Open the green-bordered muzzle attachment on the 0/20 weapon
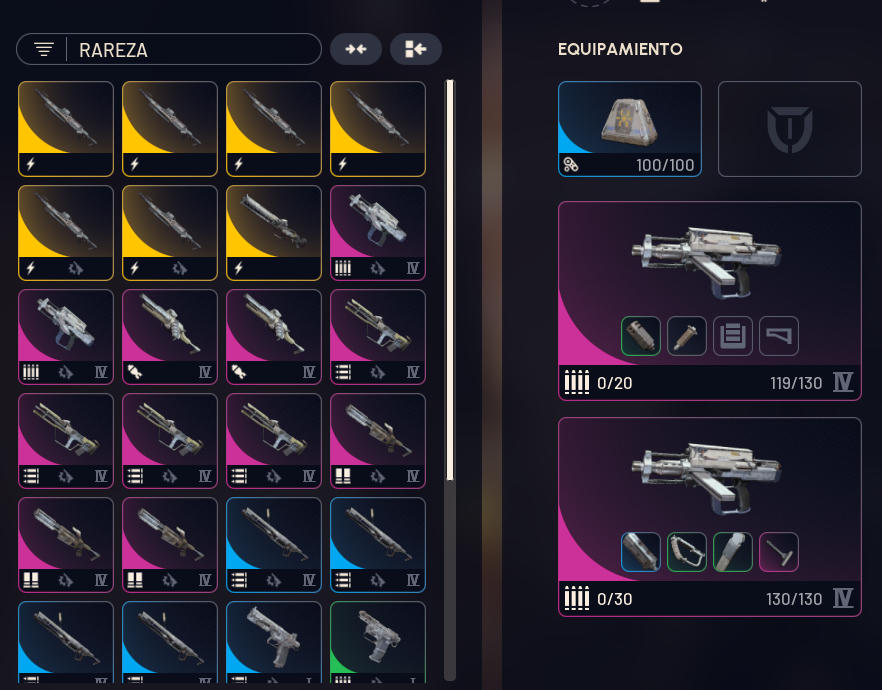This screenshot has height=690, width=882. 641,336
